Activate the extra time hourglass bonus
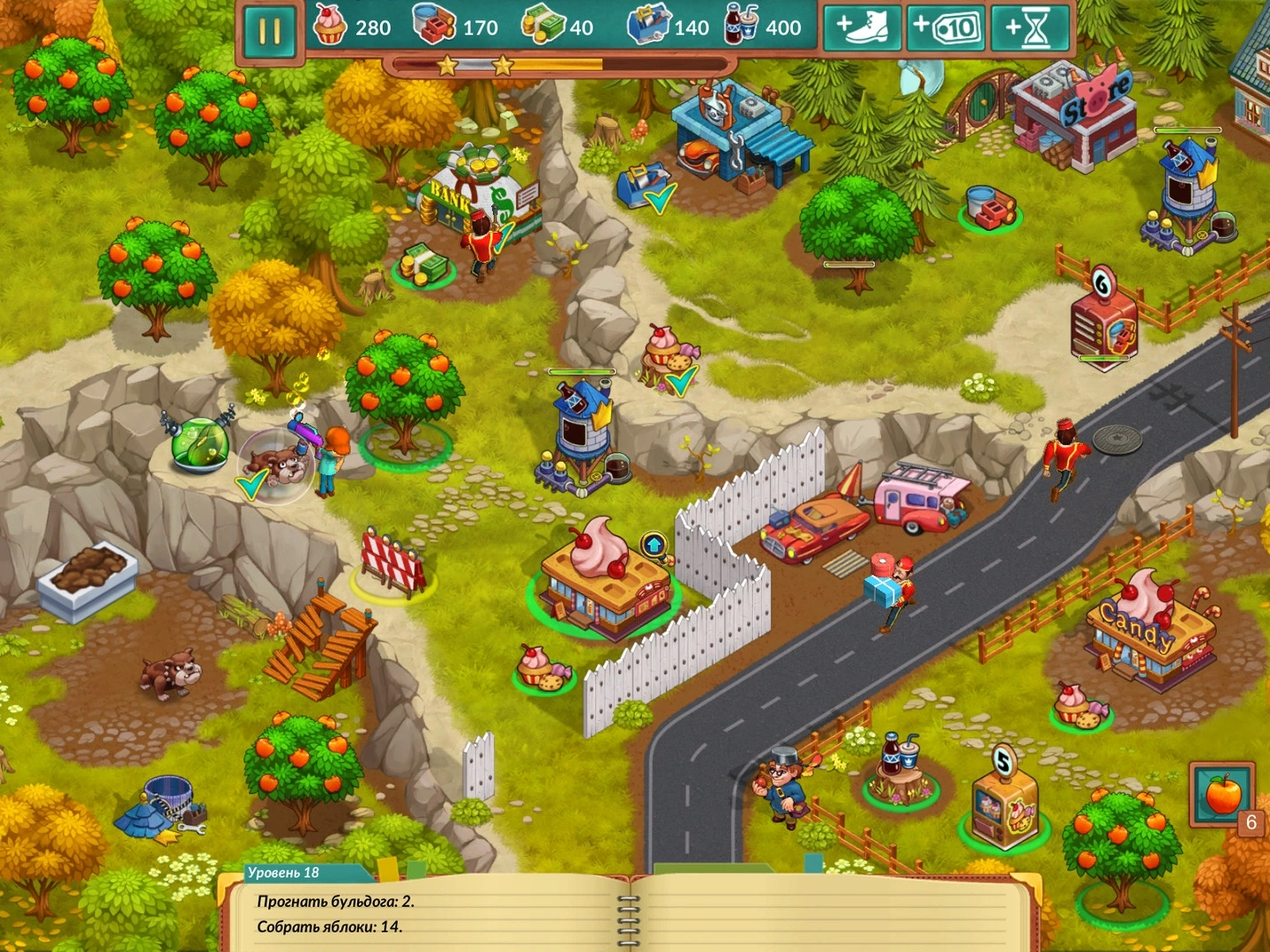 (1029, 28)
